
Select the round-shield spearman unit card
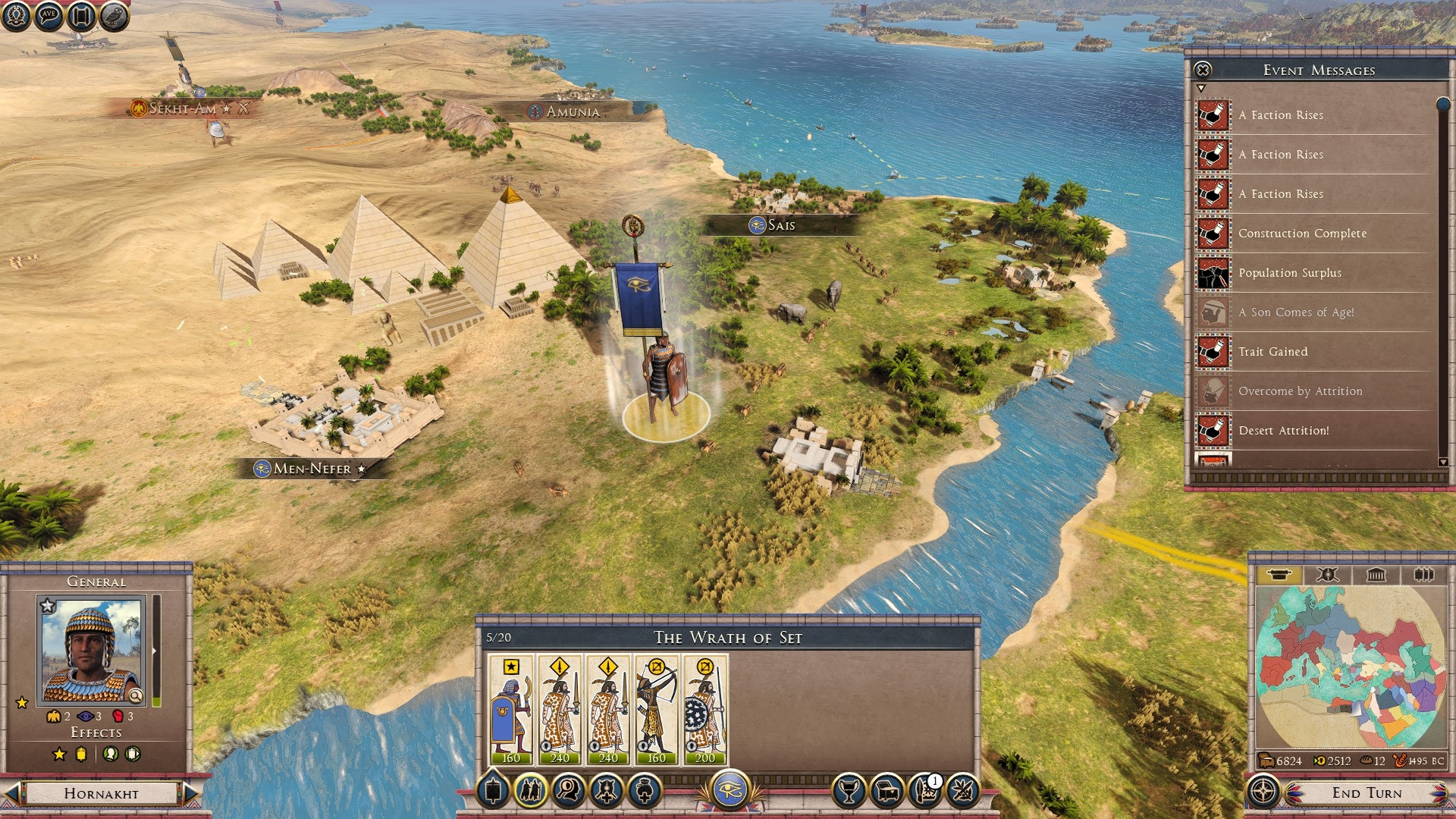pyautogui.click(x=705, y=710)
